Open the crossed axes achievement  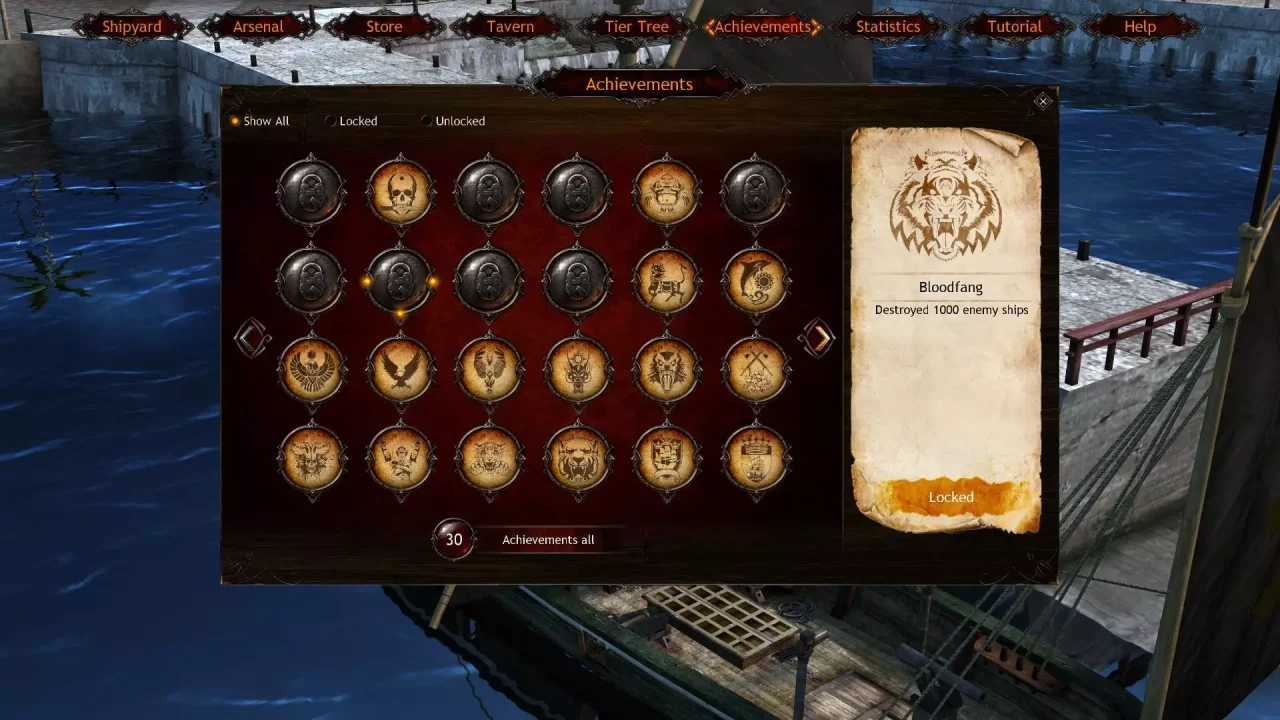756,371
